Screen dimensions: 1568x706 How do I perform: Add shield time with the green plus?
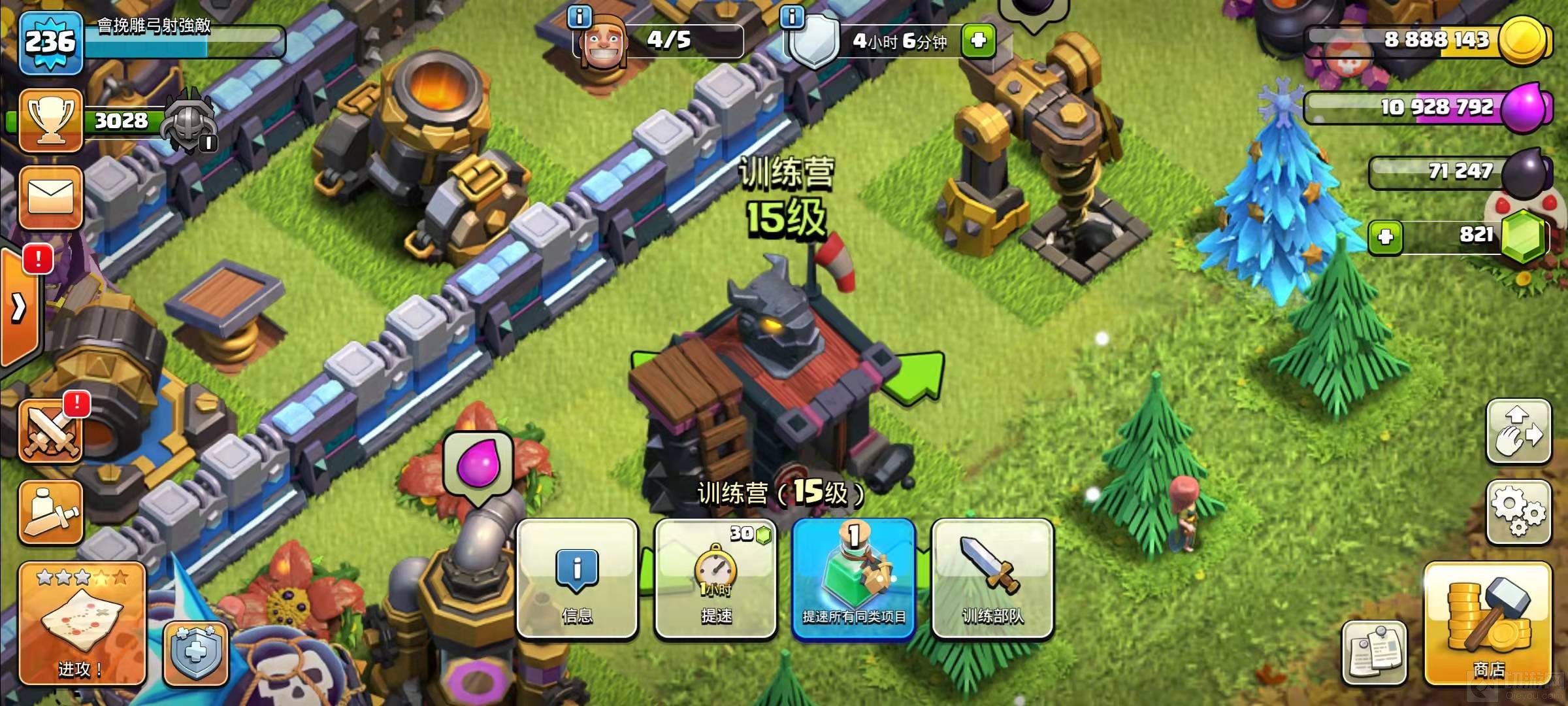(978, 41)
